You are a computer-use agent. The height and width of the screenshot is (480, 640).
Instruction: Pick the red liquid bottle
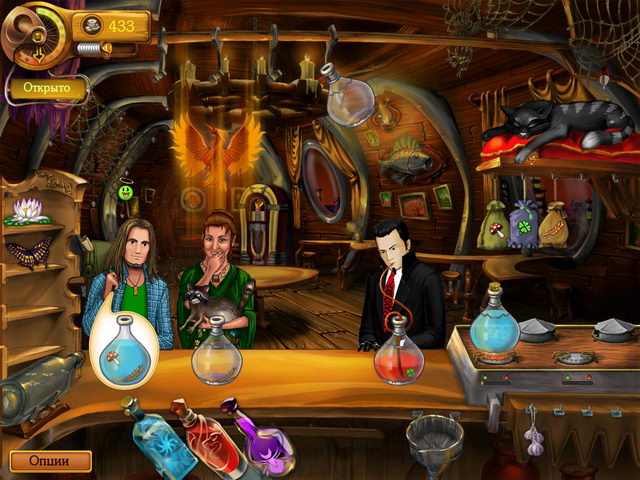(x=198, y=432)
